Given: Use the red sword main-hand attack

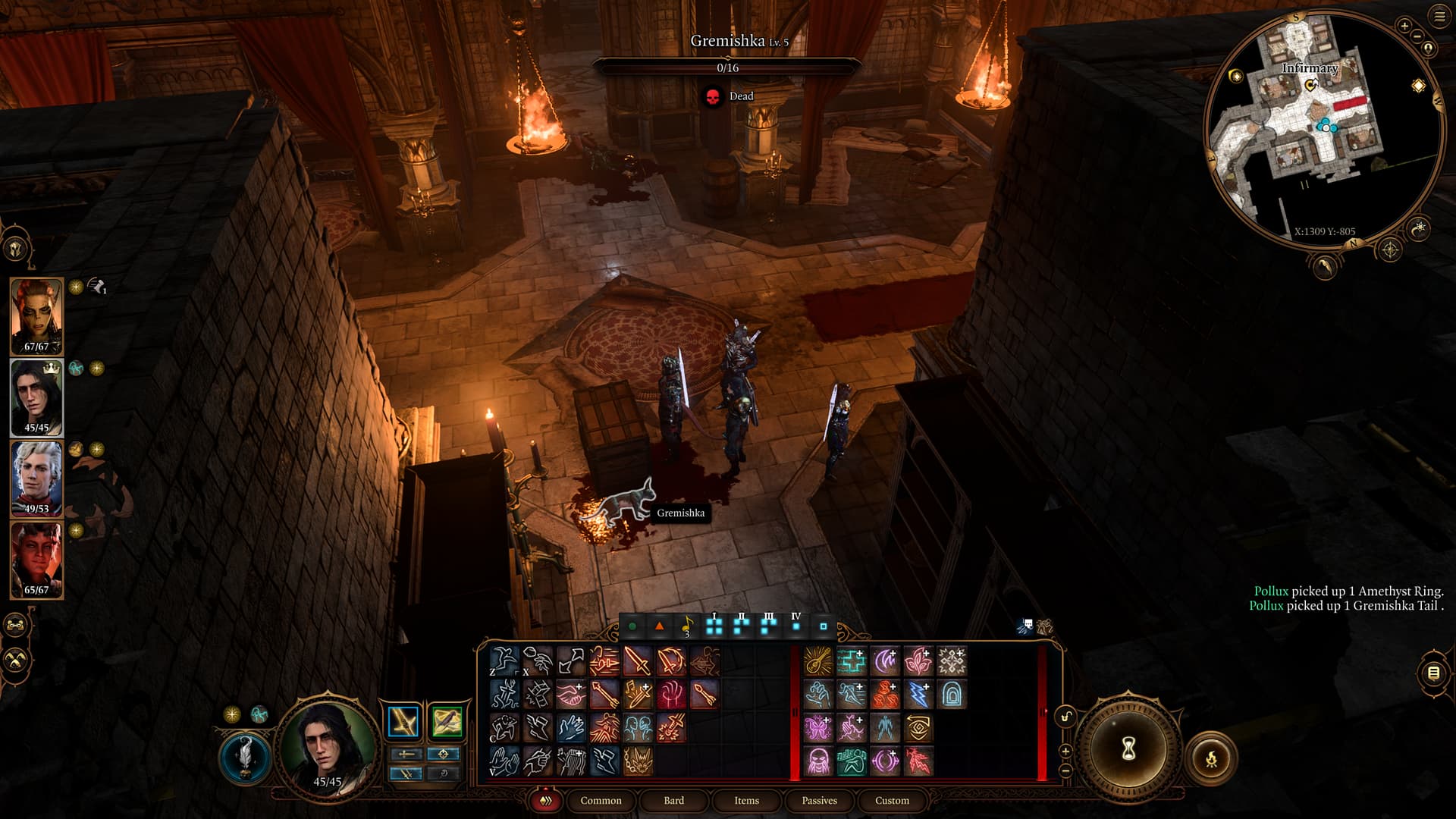Looking at the screenshot, I should click(638, 661).
